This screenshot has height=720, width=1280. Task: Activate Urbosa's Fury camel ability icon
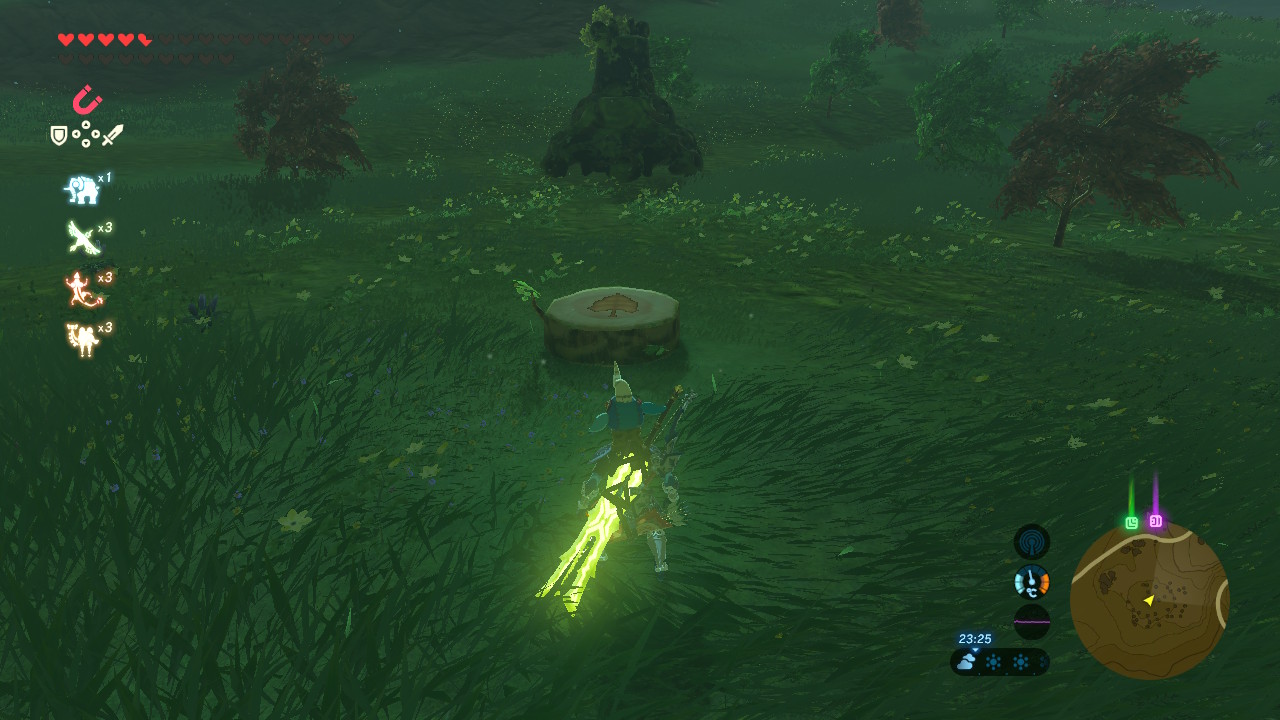tap(81, 340)
